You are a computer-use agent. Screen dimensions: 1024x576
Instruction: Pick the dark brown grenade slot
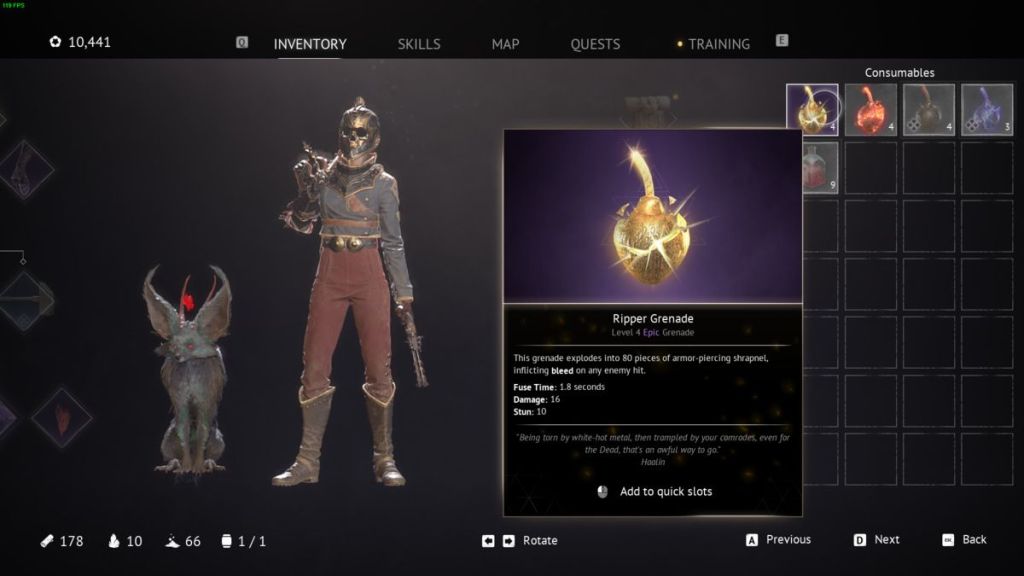click(929, 109)
